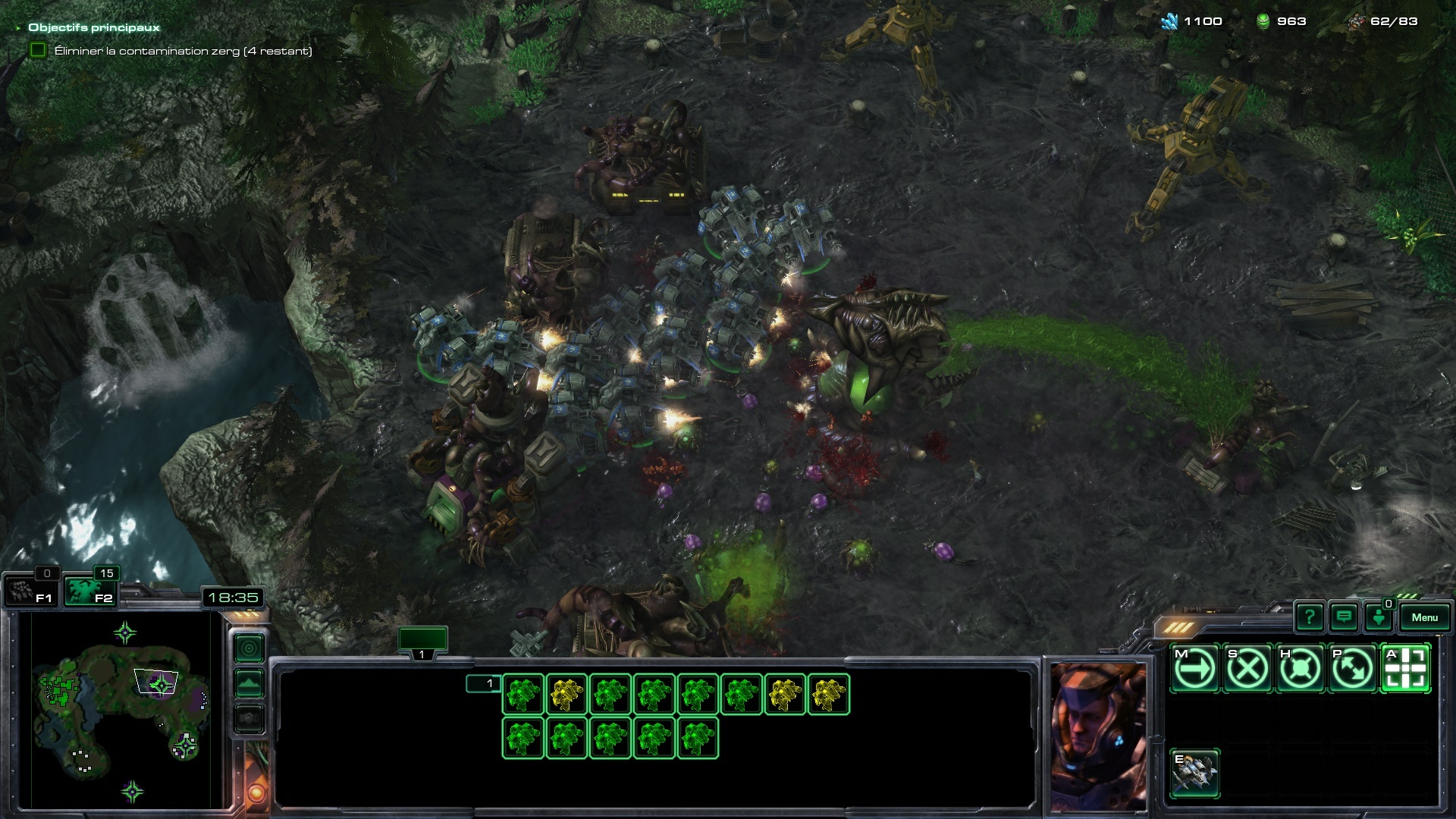Select control group 1 tab
The height and width of the screenshot is (819, 1456).
coord(422,641)
